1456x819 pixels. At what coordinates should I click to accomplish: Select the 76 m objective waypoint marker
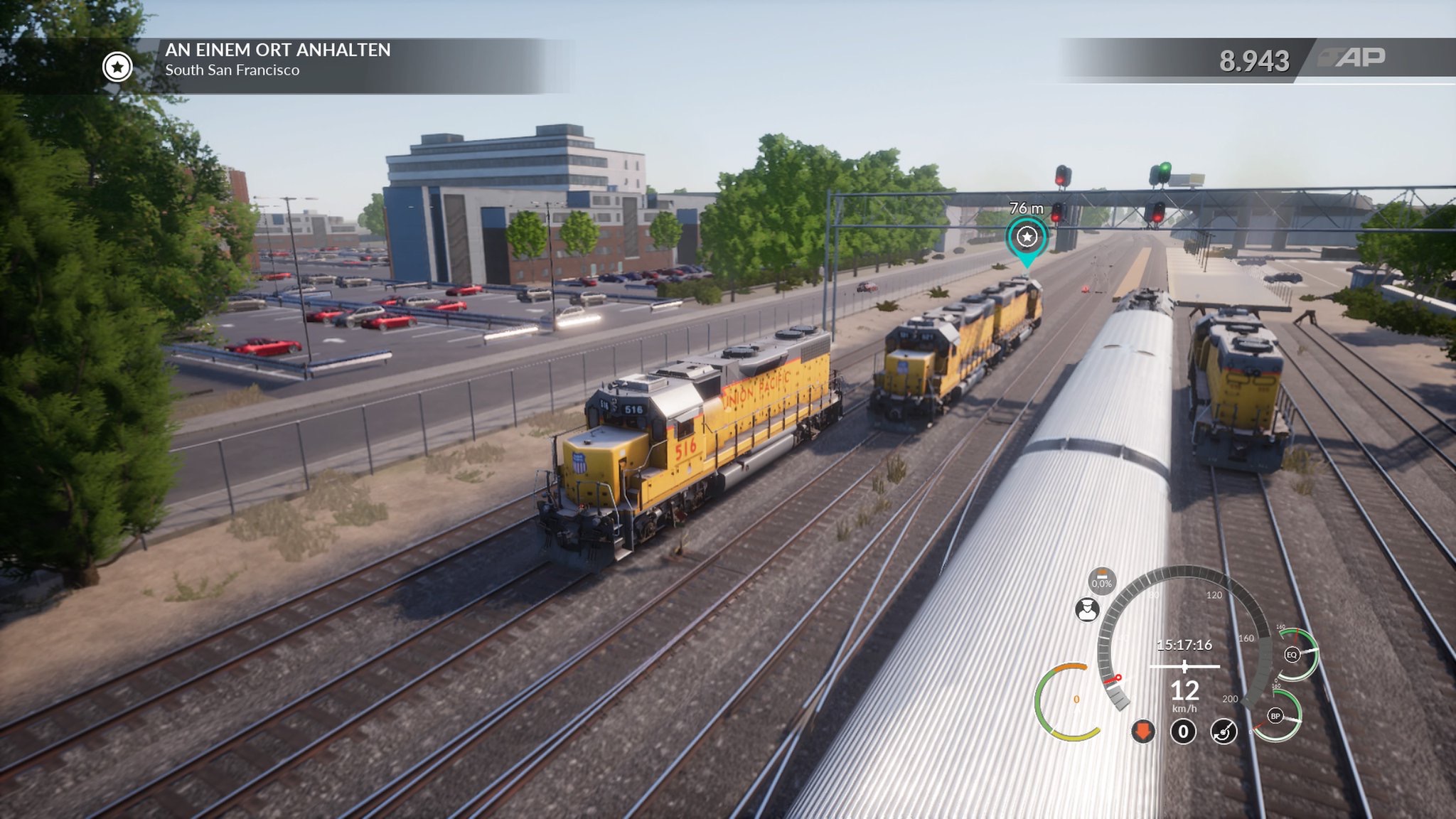click(1027, 237)
